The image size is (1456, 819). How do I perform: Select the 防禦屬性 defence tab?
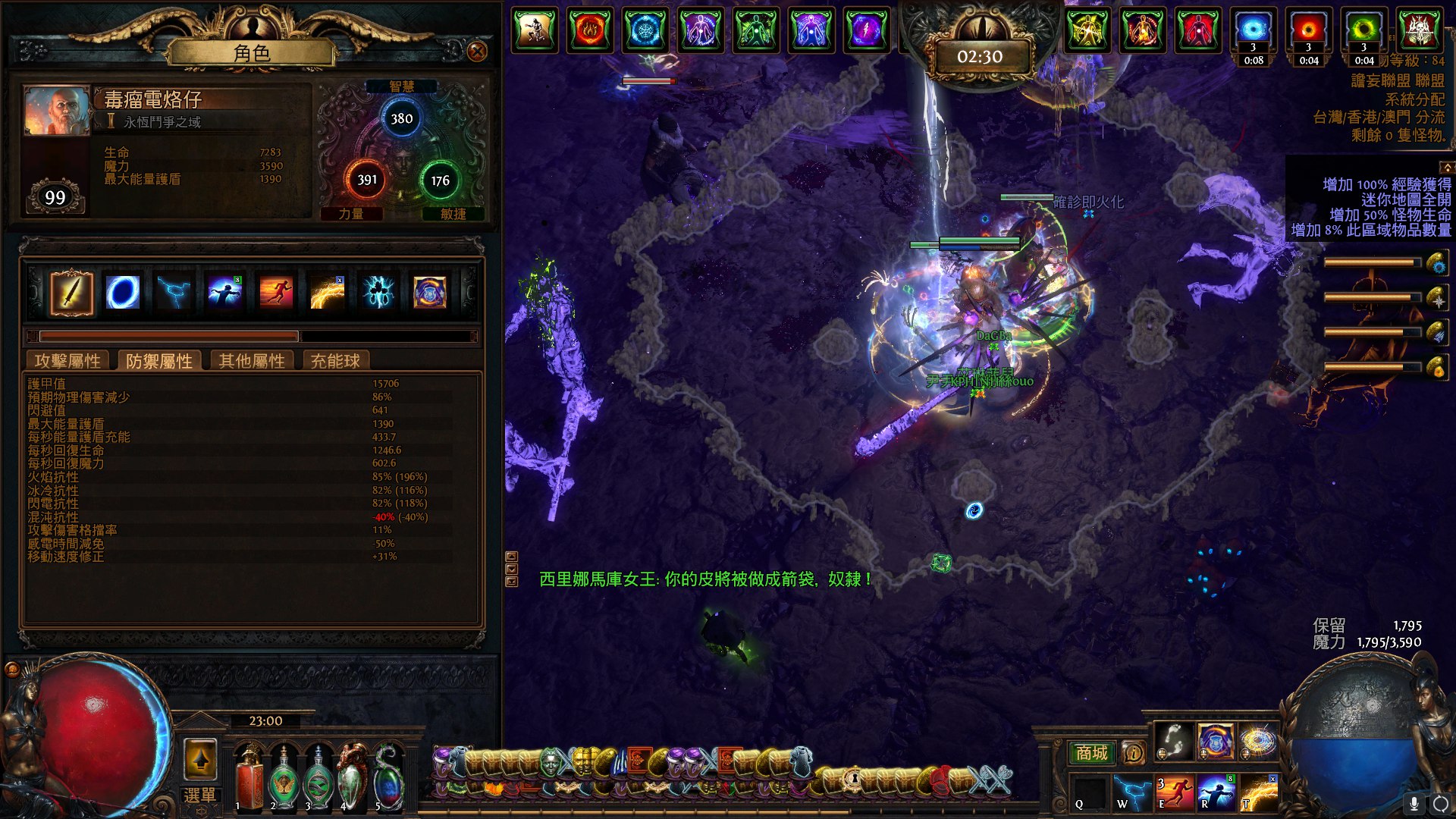(x=159, y=361)
